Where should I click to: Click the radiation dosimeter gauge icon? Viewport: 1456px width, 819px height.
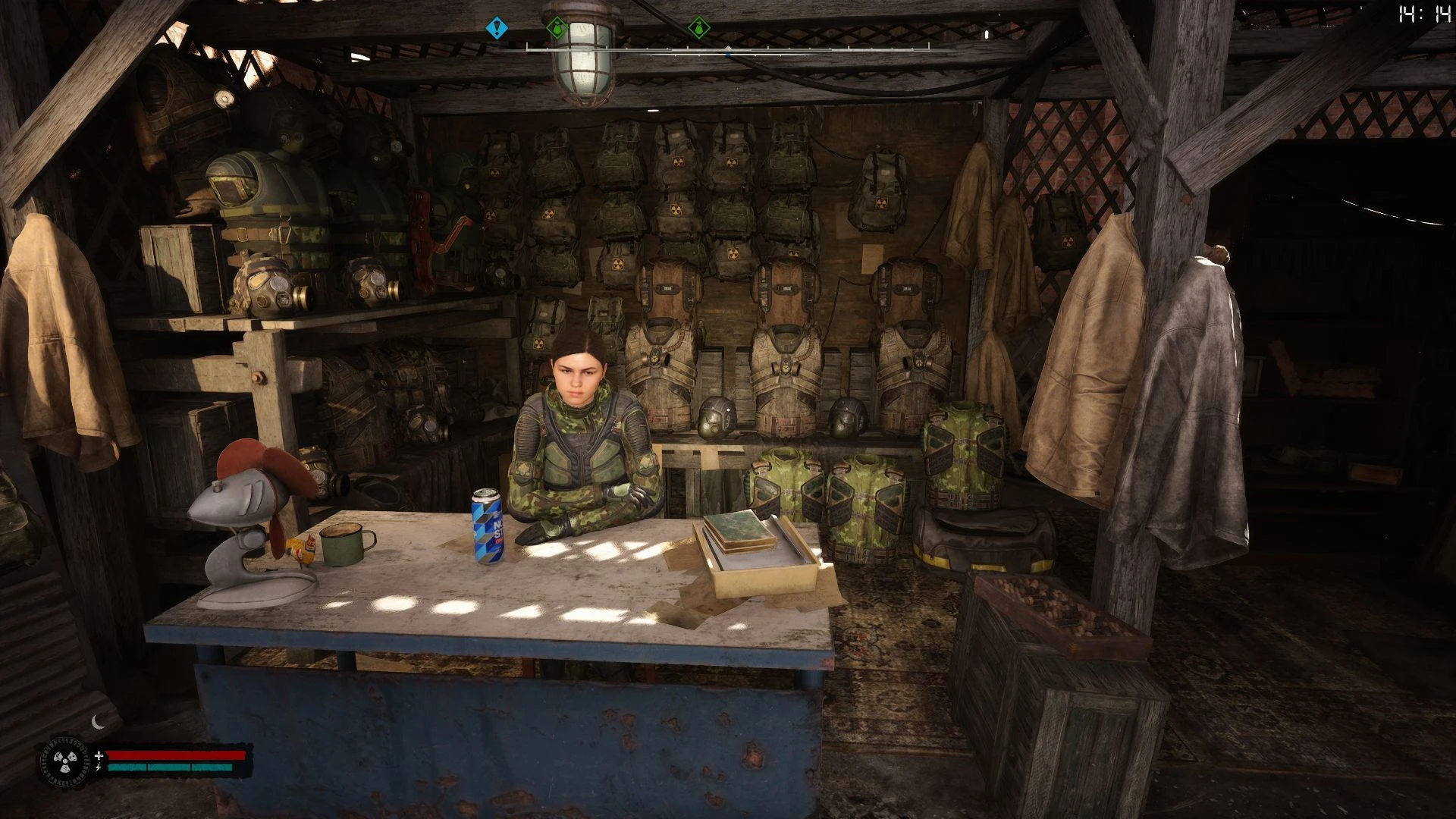65,761
